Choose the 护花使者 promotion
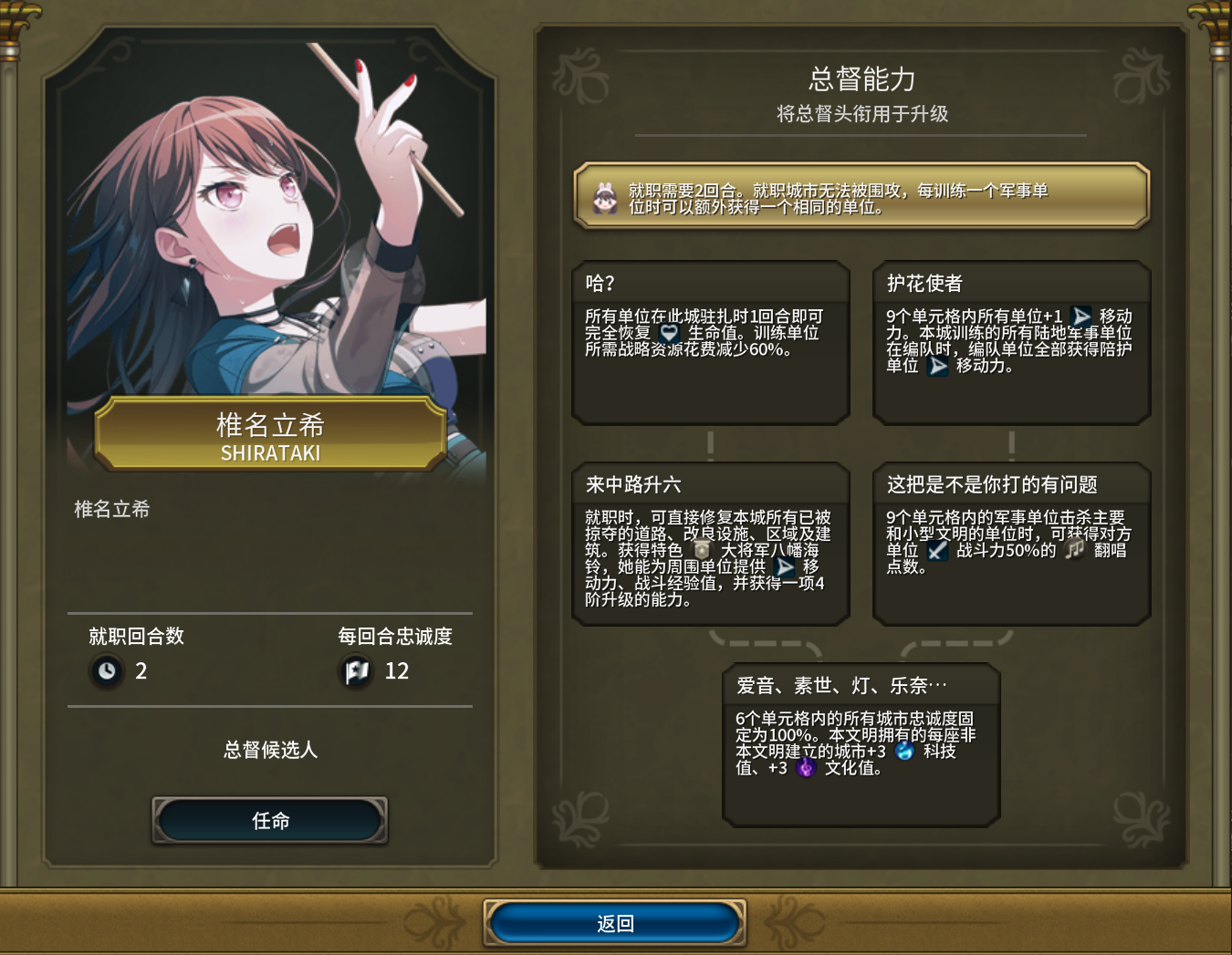This screenshot has width=1232, height=955. click(x=1011, y=343)
